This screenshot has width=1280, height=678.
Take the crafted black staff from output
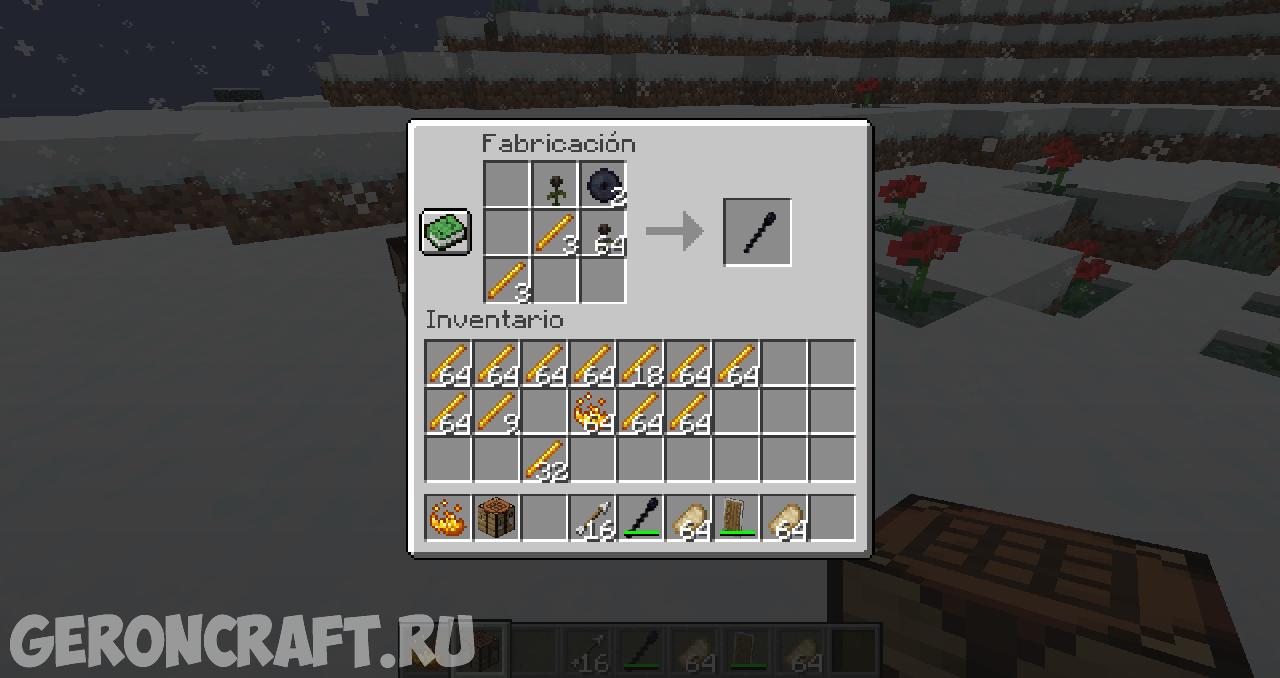tap(757, 232)
